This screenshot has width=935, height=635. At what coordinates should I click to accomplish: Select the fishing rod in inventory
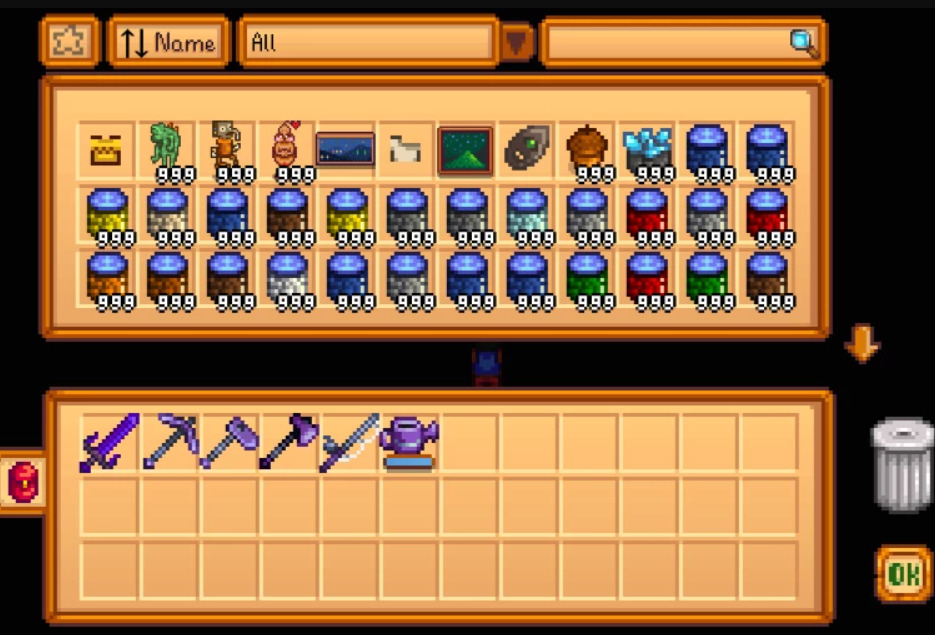click(349, 442)
